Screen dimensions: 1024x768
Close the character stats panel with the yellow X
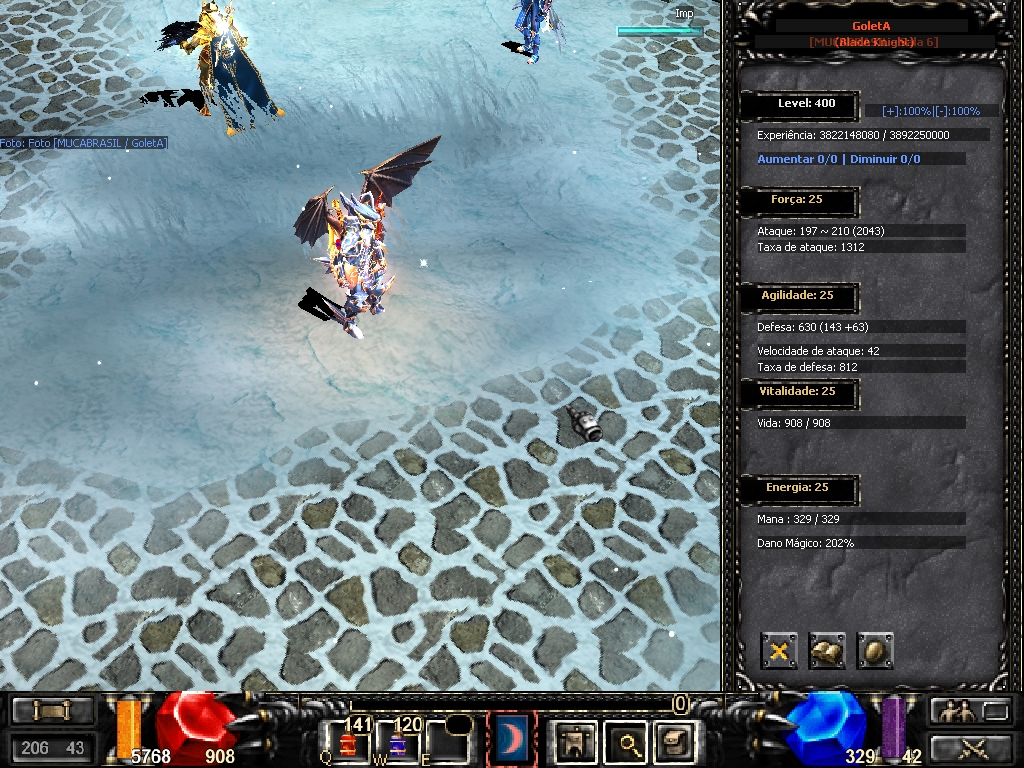[779, 651]
